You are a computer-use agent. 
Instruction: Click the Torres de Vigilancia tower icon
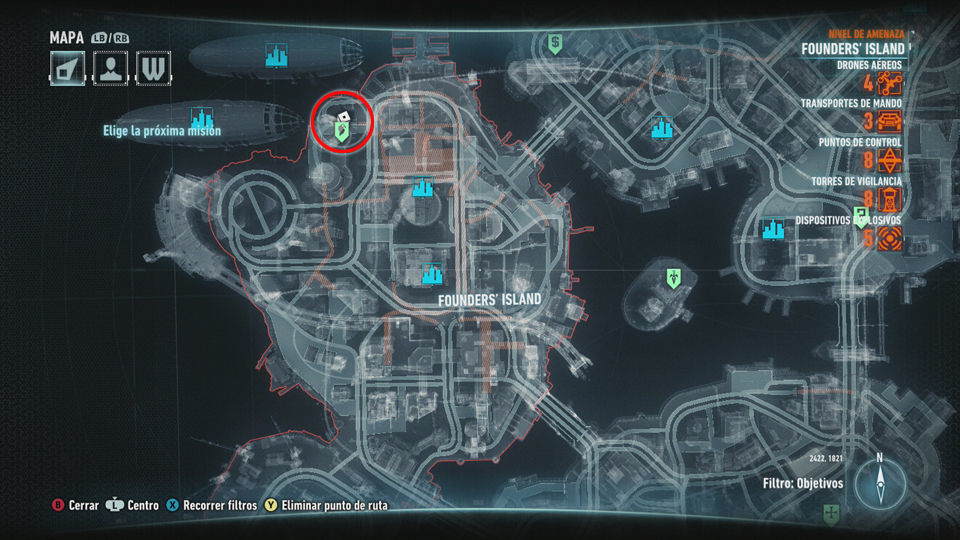[890, 200]
